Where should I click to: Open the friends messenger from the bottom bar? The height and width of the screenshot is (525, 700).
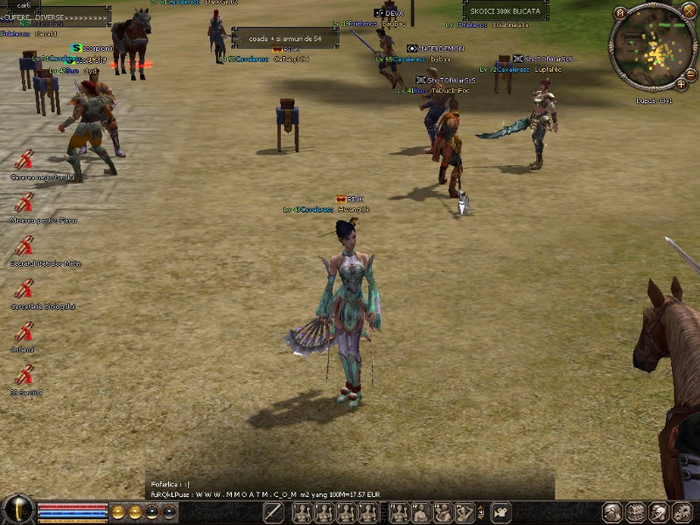point(658,513)
